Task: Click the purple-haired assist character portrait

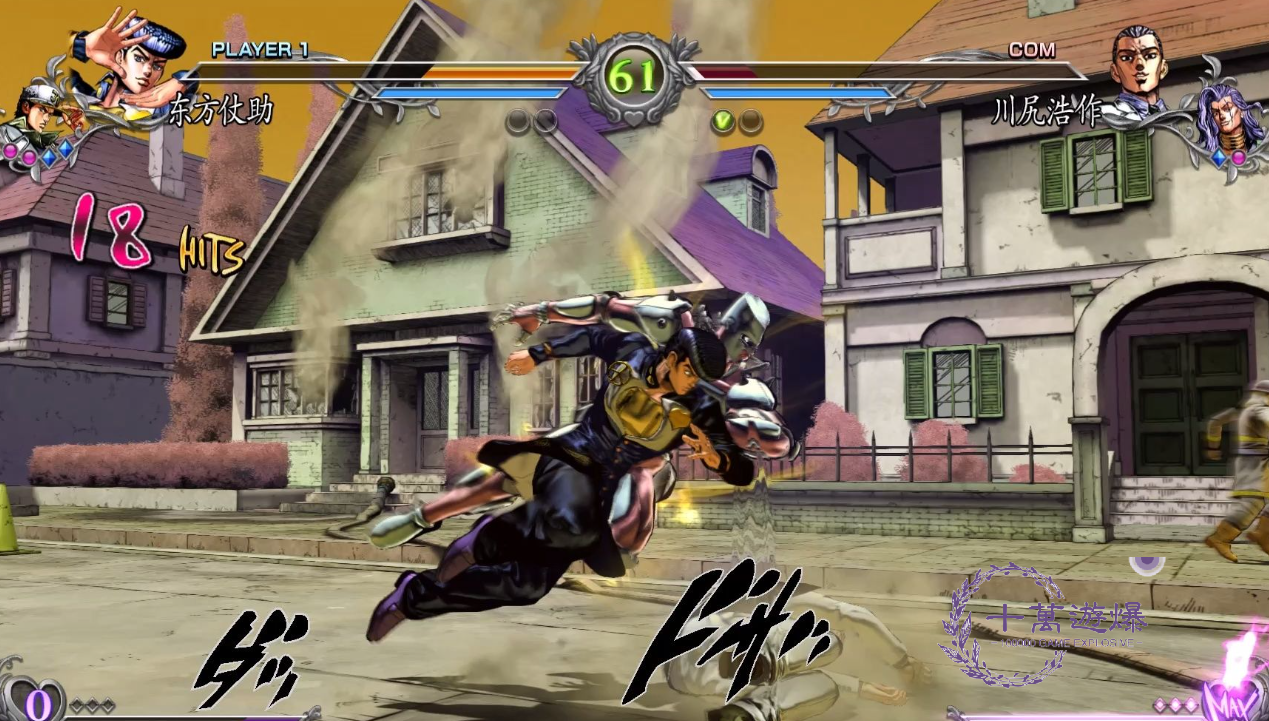Action: 1229,117
